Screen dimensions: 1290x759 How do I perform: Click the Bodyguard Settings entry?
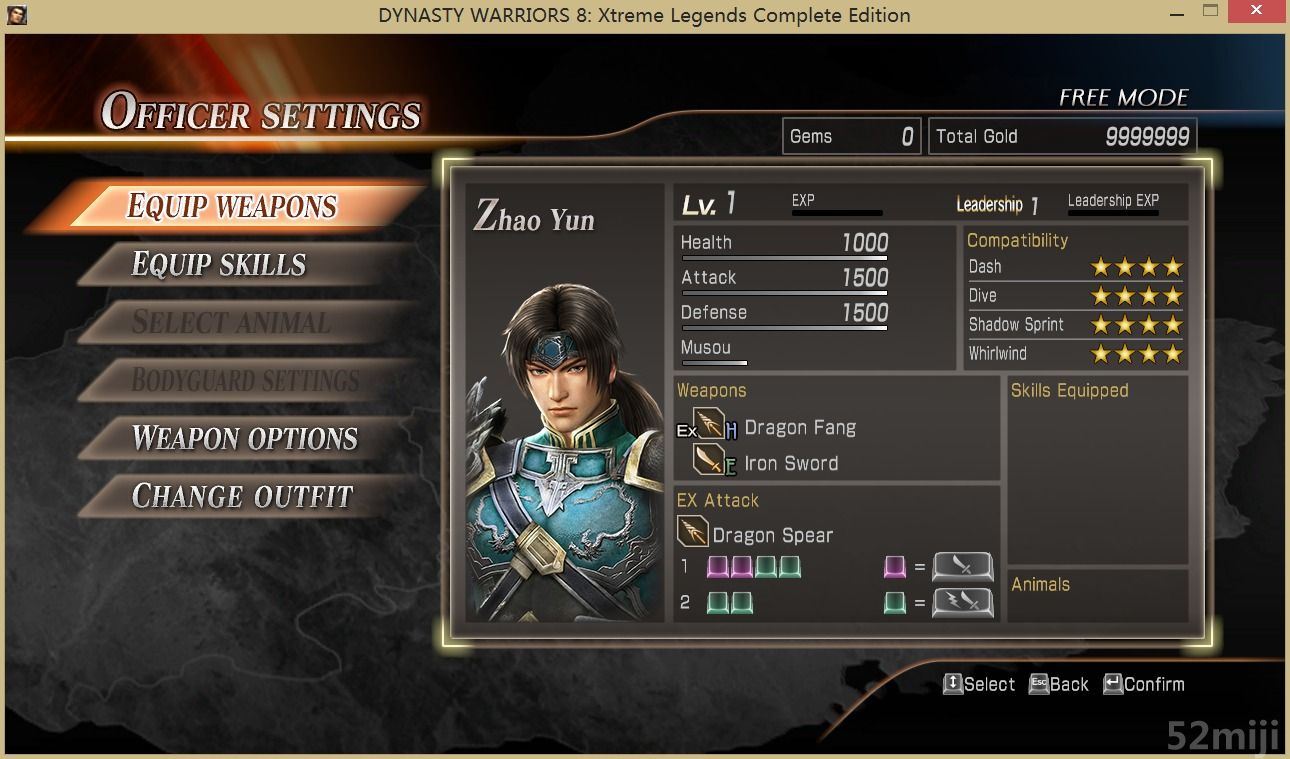[245, 381]
